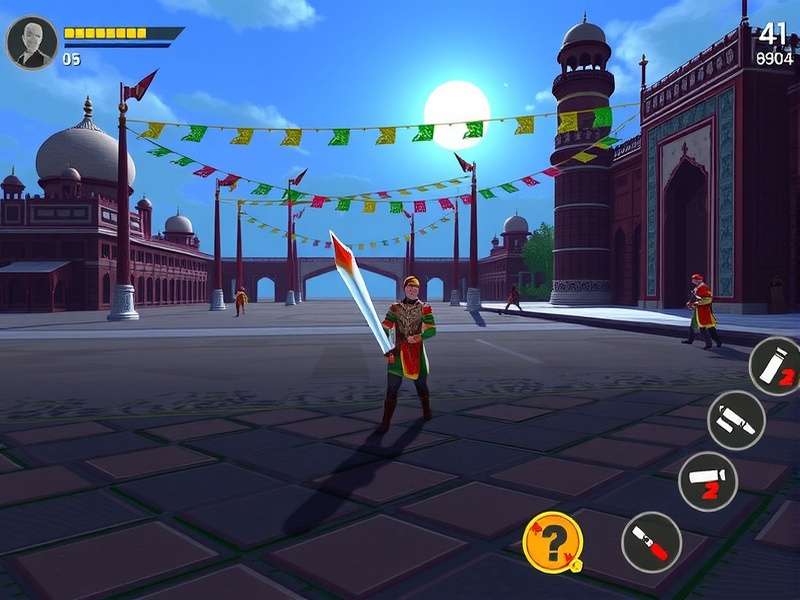Open the player portrait avatar

(31, 42)
